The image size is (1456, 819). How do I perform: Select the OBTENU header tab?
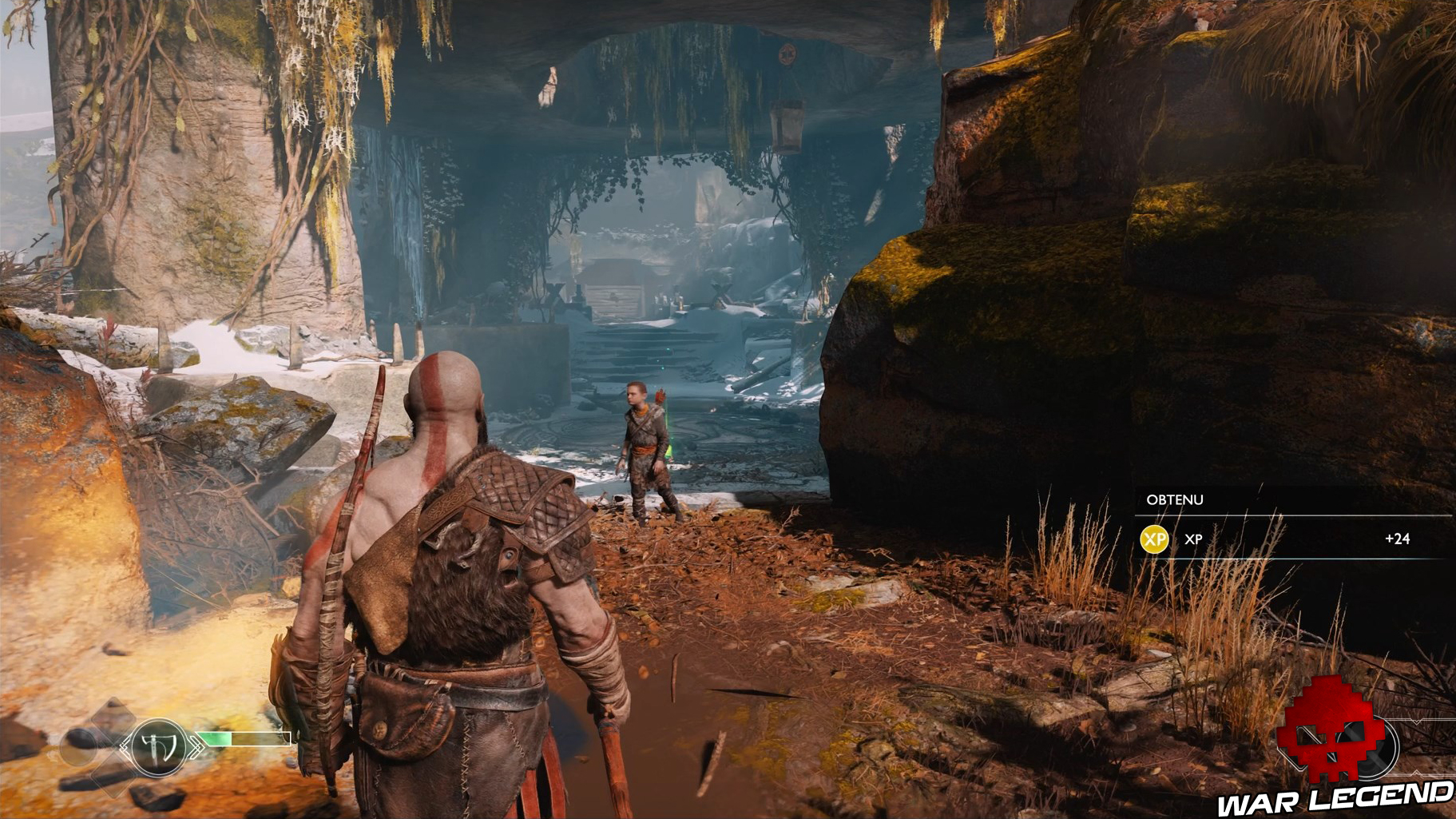(1174, 499)
